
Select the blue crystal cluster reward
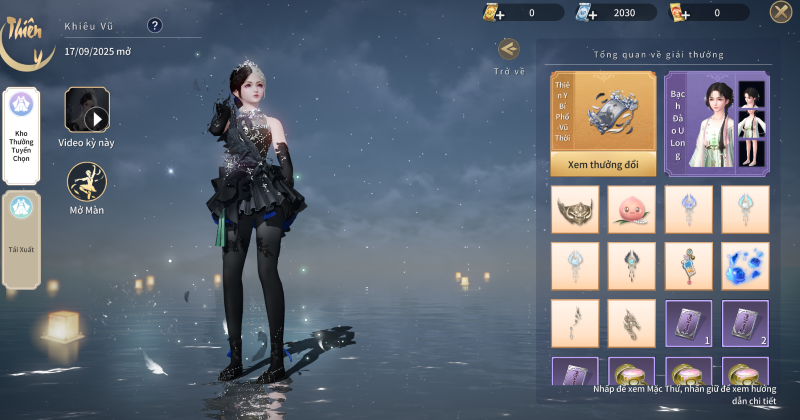[745, 266]
